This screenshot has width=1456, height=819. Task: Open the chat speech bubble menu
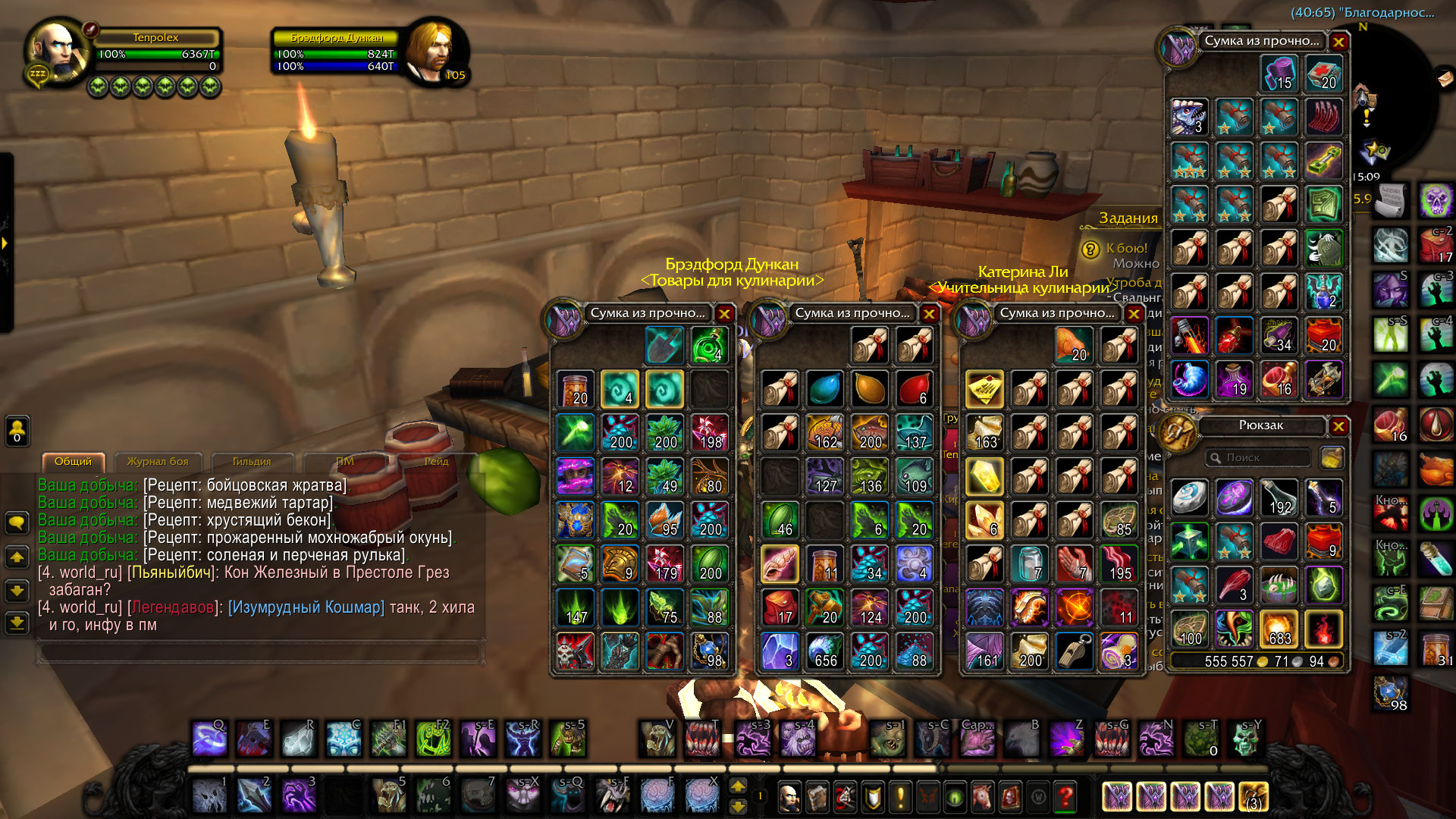(17, 522)
